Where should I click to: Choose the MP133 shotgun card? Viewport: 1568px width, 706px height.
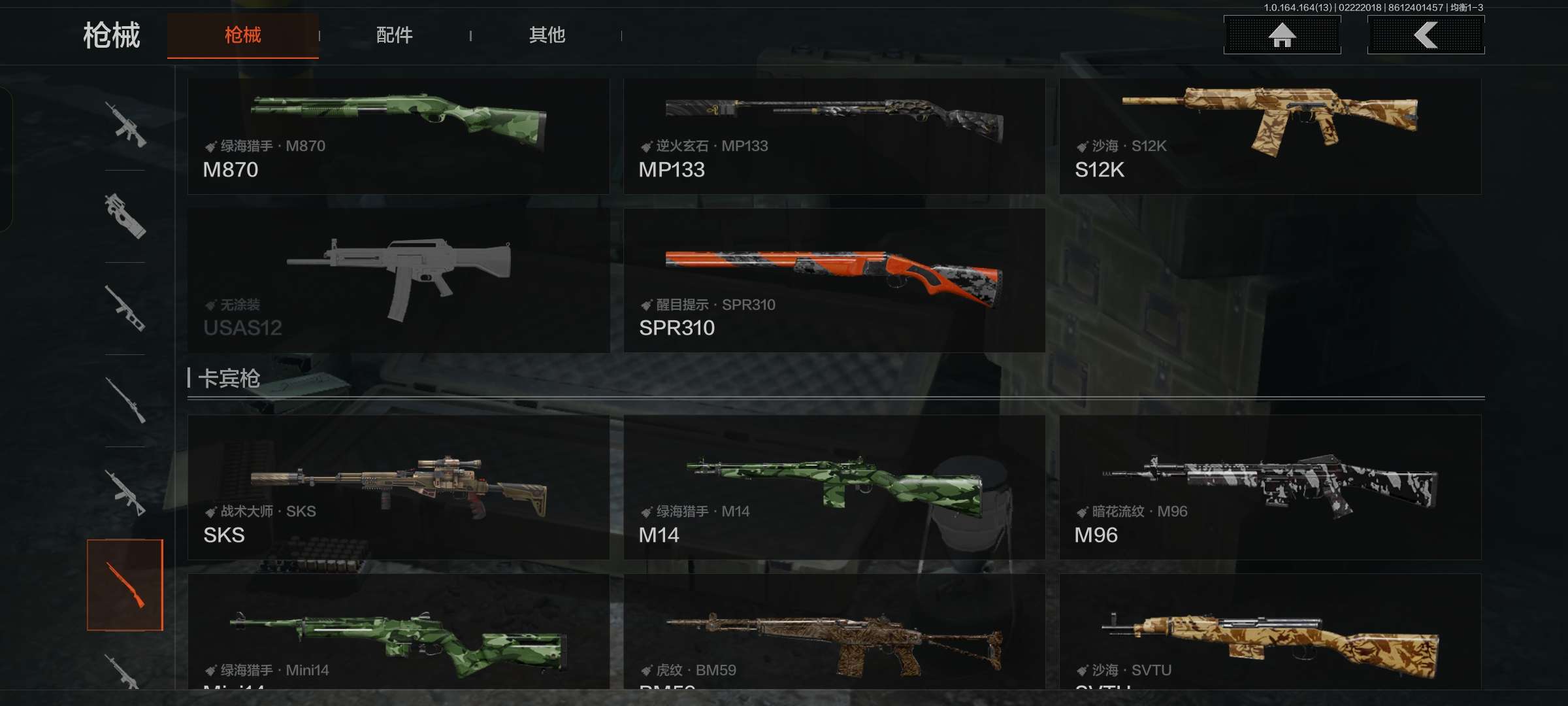click(834, 136)
